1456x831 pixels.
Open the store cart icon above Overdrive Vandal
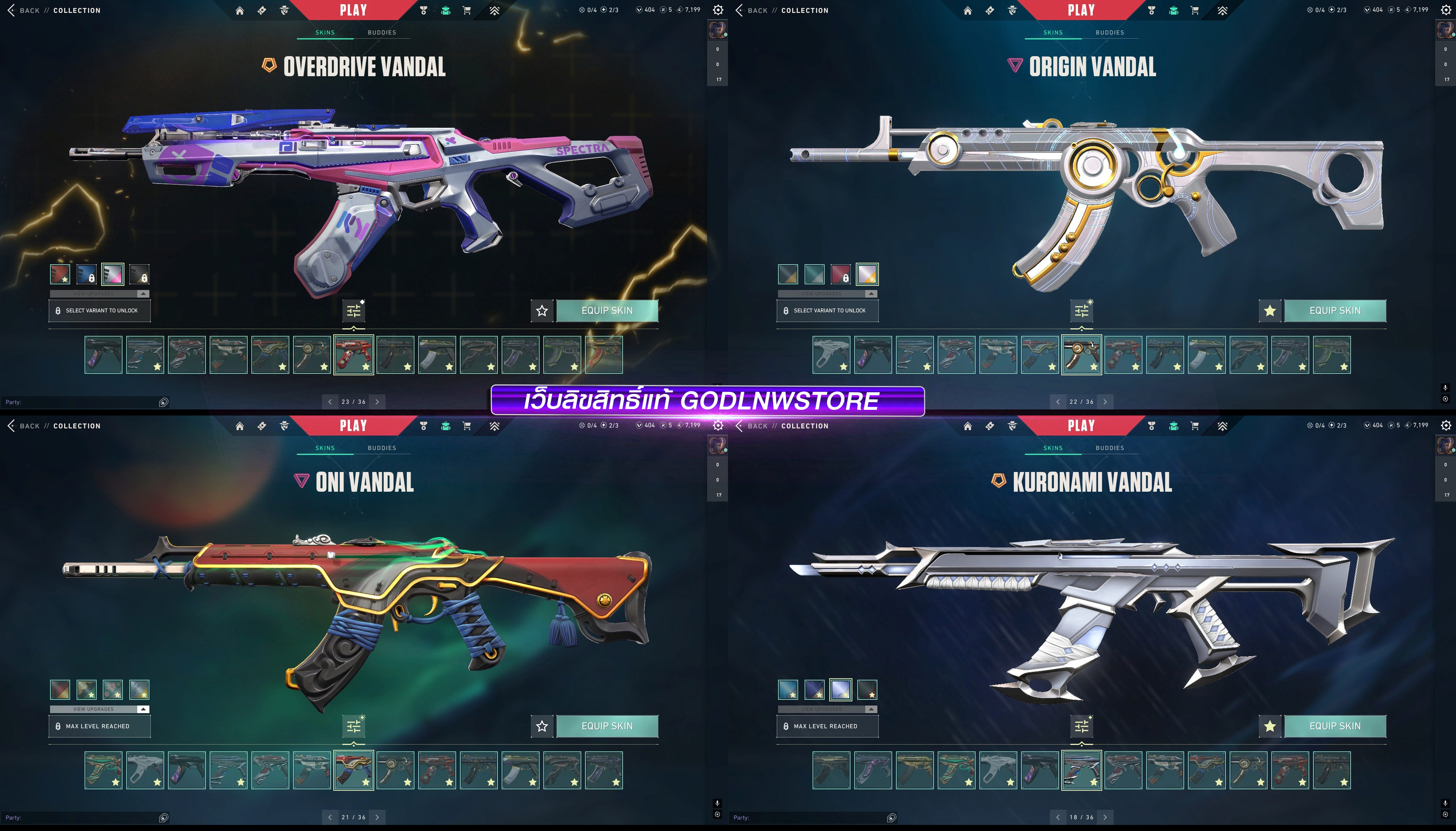467,10
